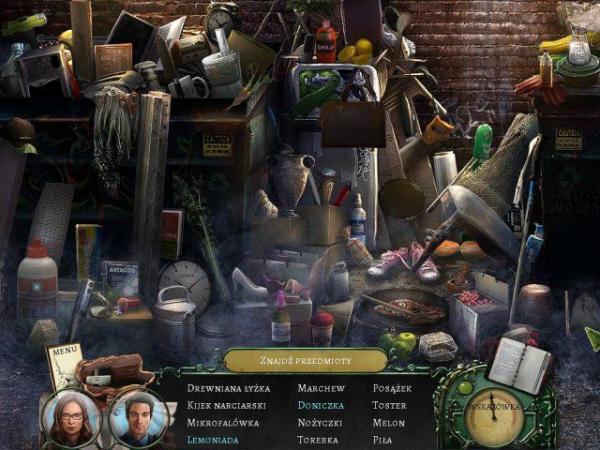
Task: Select Mikrofalówka from the item list
Action: coord(224,422)
